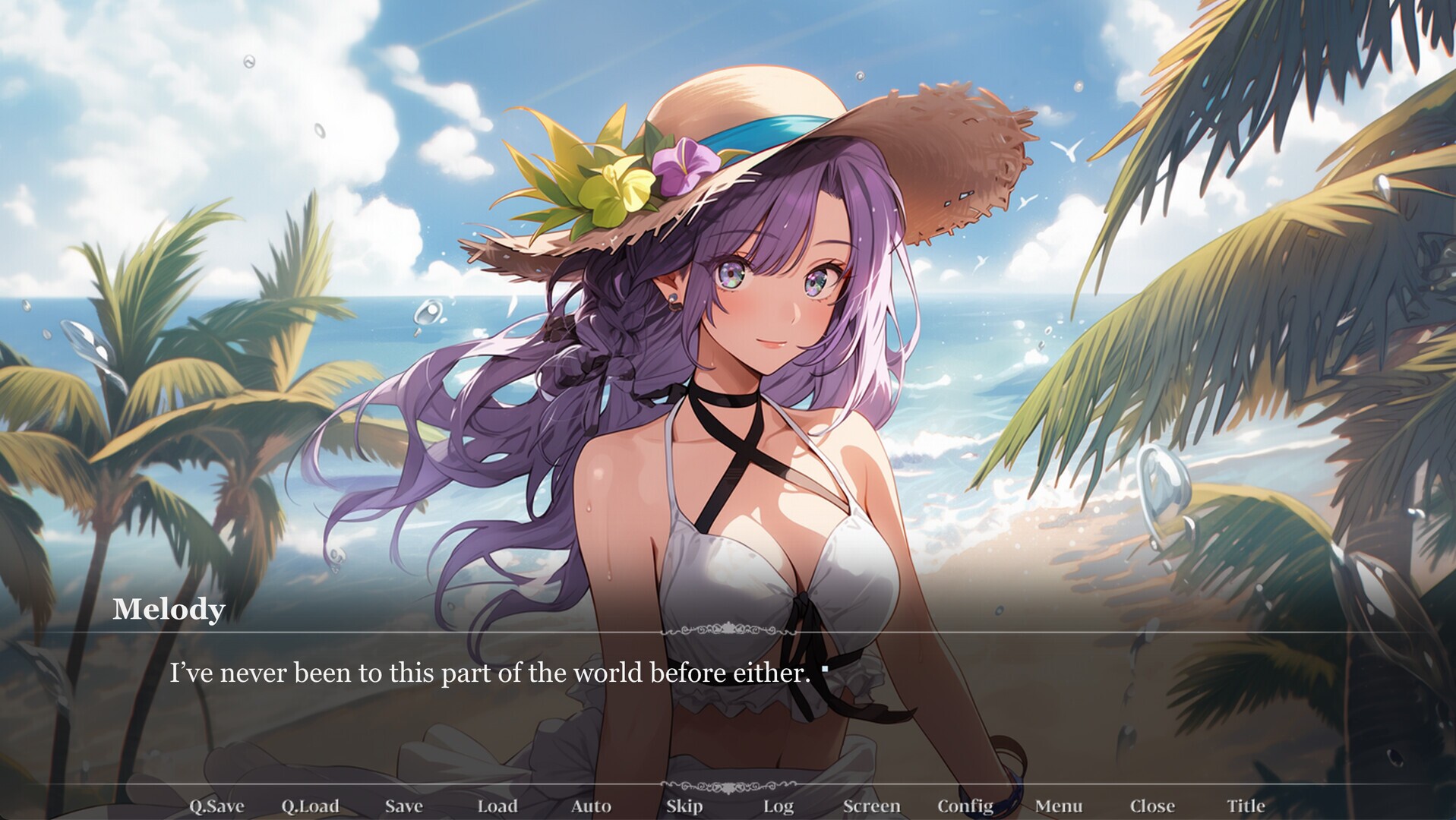Close the quick menu bar
The image size is (1456, 820).
coord(1153,806)
